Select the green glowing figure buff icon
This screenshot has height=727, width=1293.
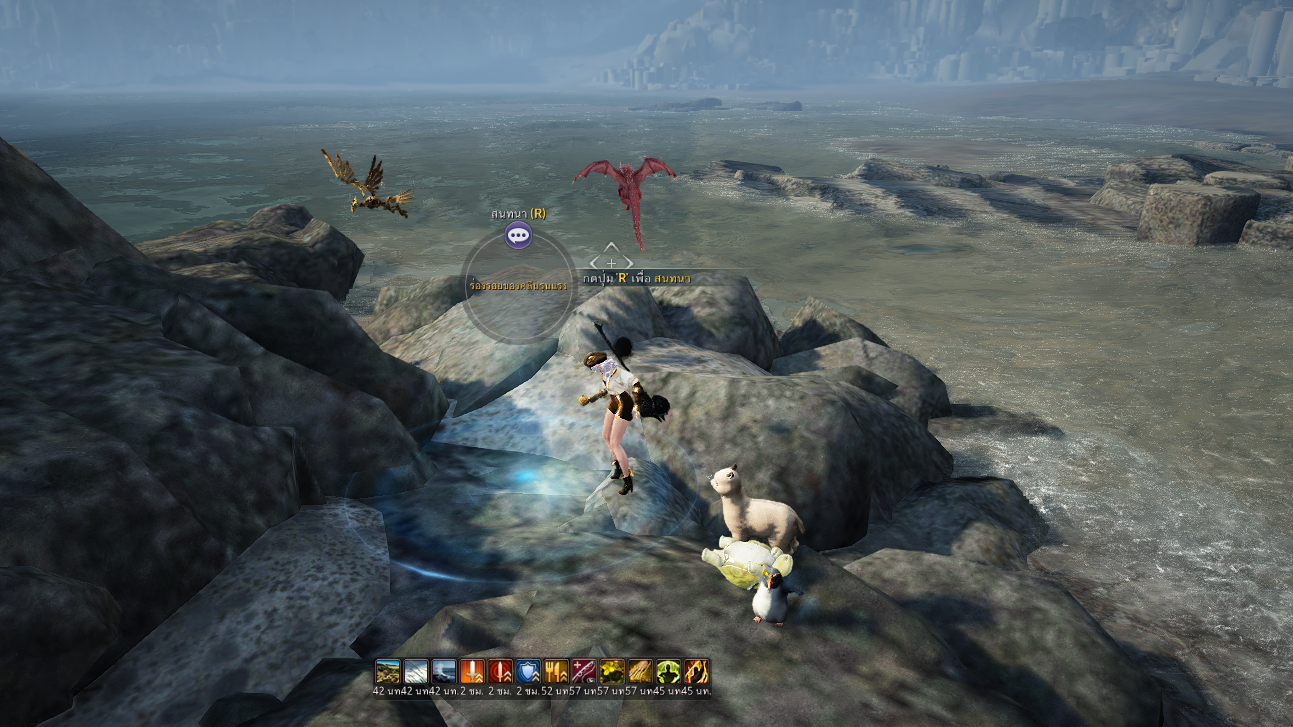pyautogui.click(x=668, y=671)
